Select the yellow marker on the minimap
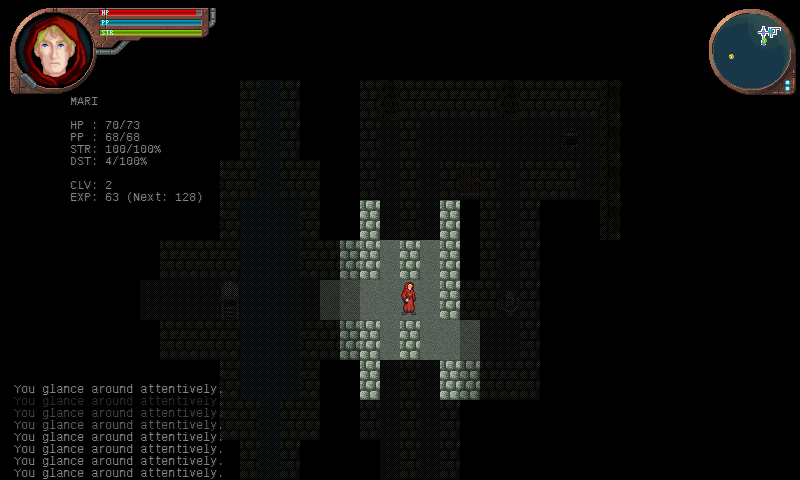 point(731,56)
